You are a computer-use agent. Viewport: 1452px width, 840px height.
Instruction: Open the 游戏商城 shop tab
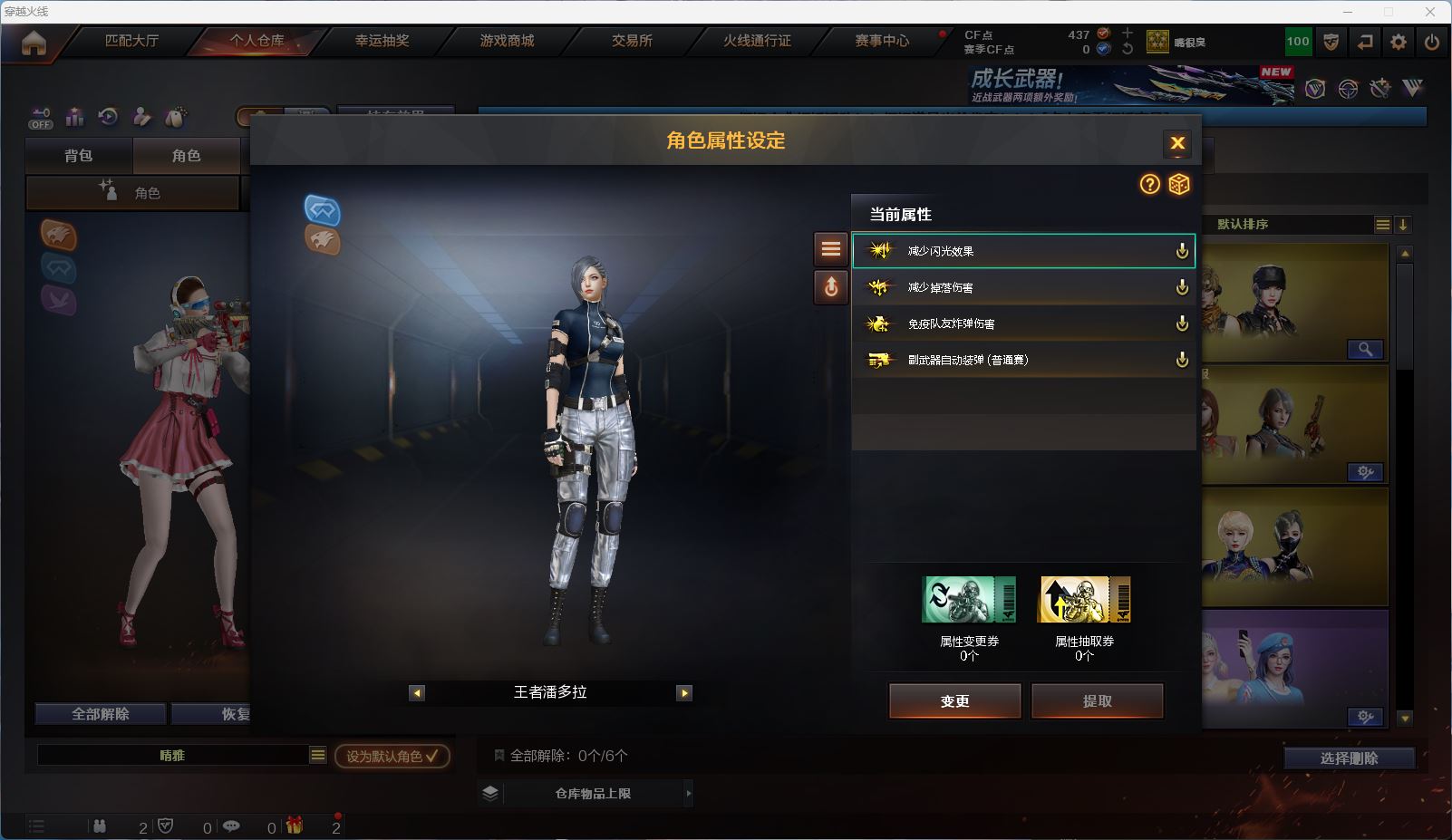[x=507, y=41]
